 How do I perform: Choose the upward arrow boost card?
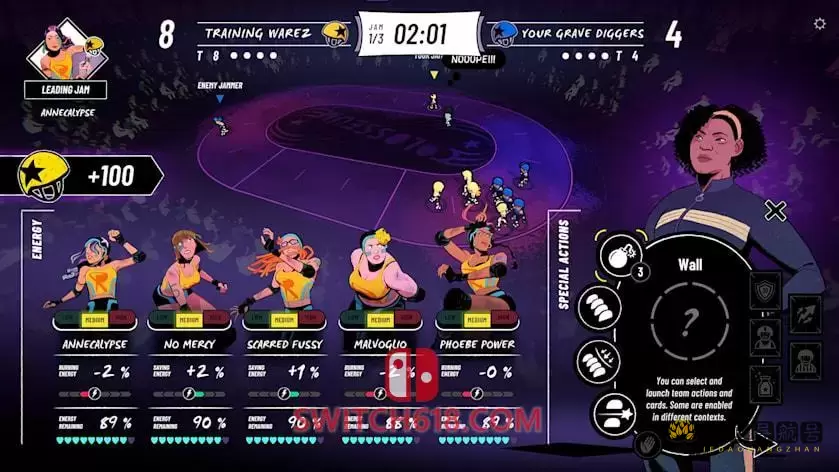[805, 313]
